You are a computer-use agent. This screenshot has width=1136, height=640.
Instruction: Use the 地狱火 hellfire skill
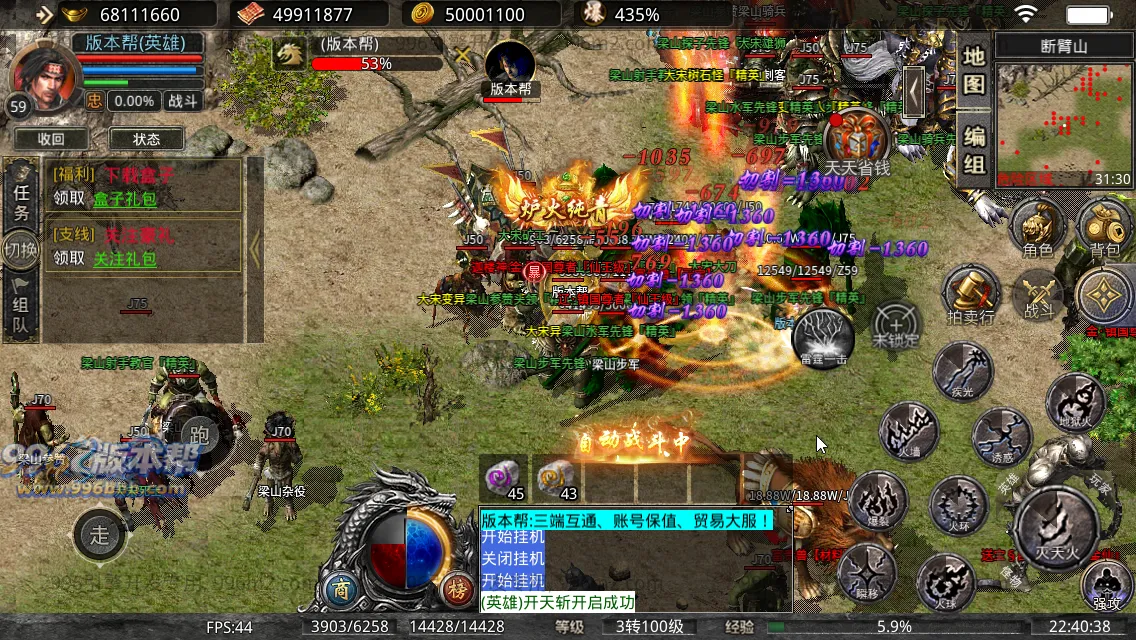tap(1075, 402)
